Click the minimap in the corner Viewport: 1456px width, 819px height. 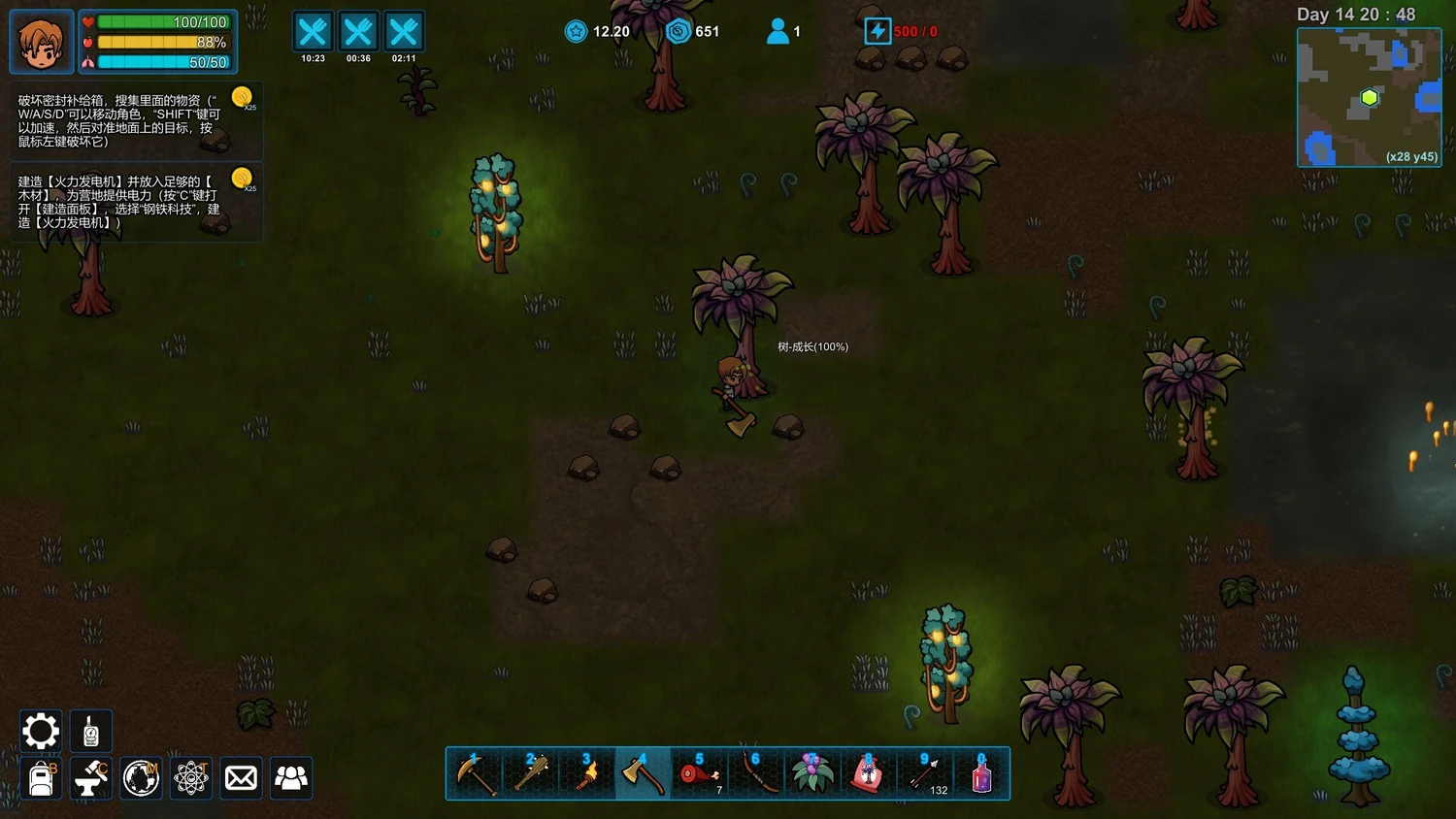1369,97
